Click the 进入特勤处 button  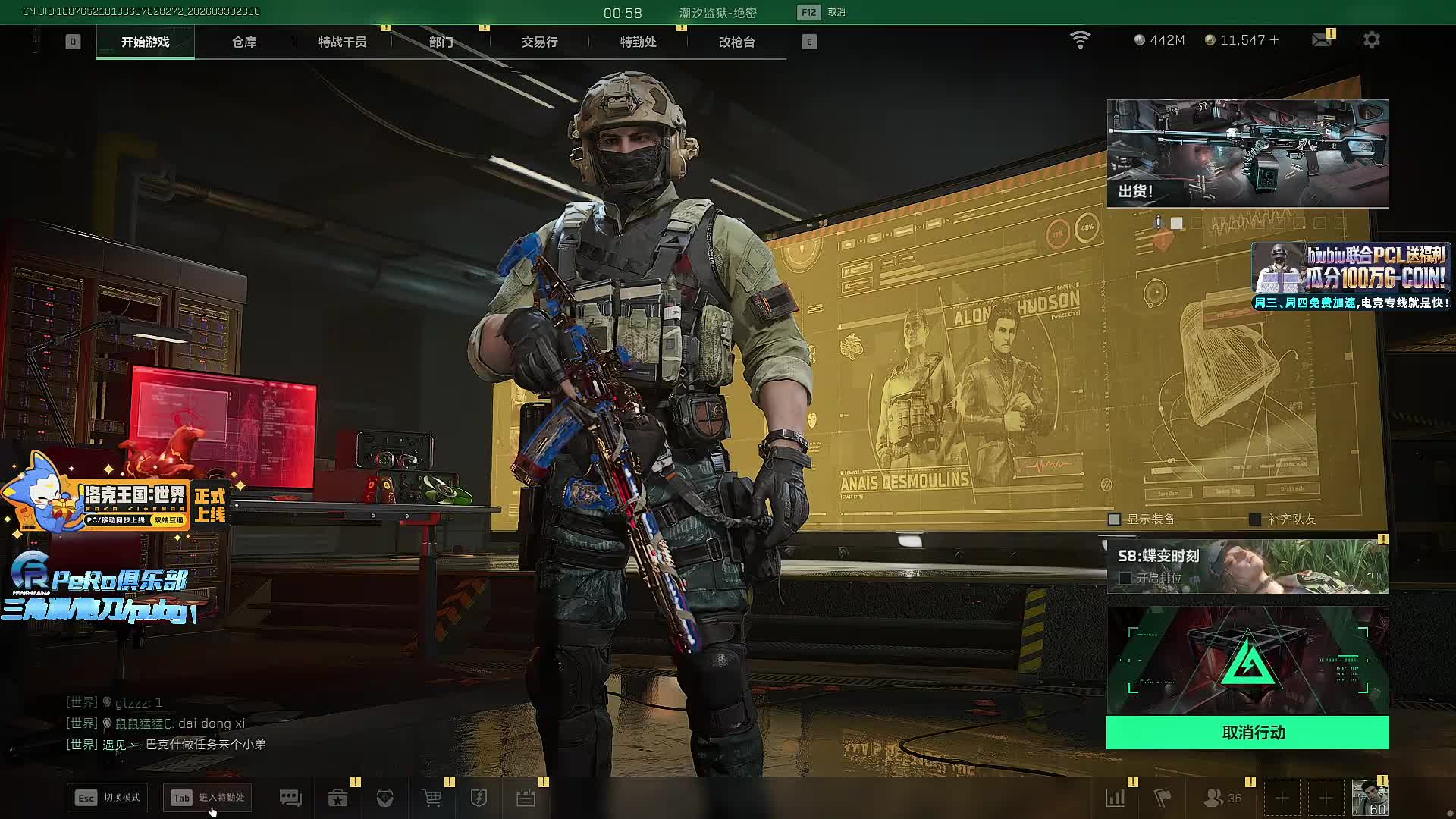tap(207, 798)
